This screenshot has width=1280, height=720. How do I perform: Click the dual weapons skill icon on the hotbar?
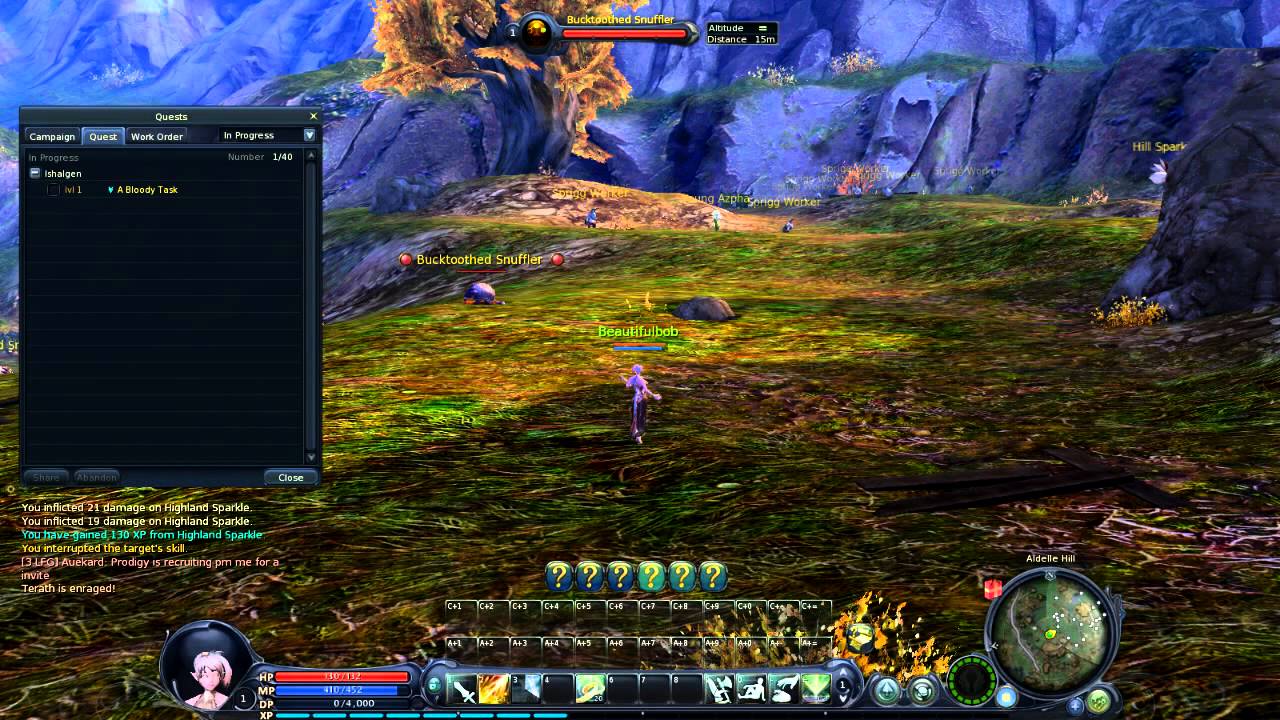[718, 689]
